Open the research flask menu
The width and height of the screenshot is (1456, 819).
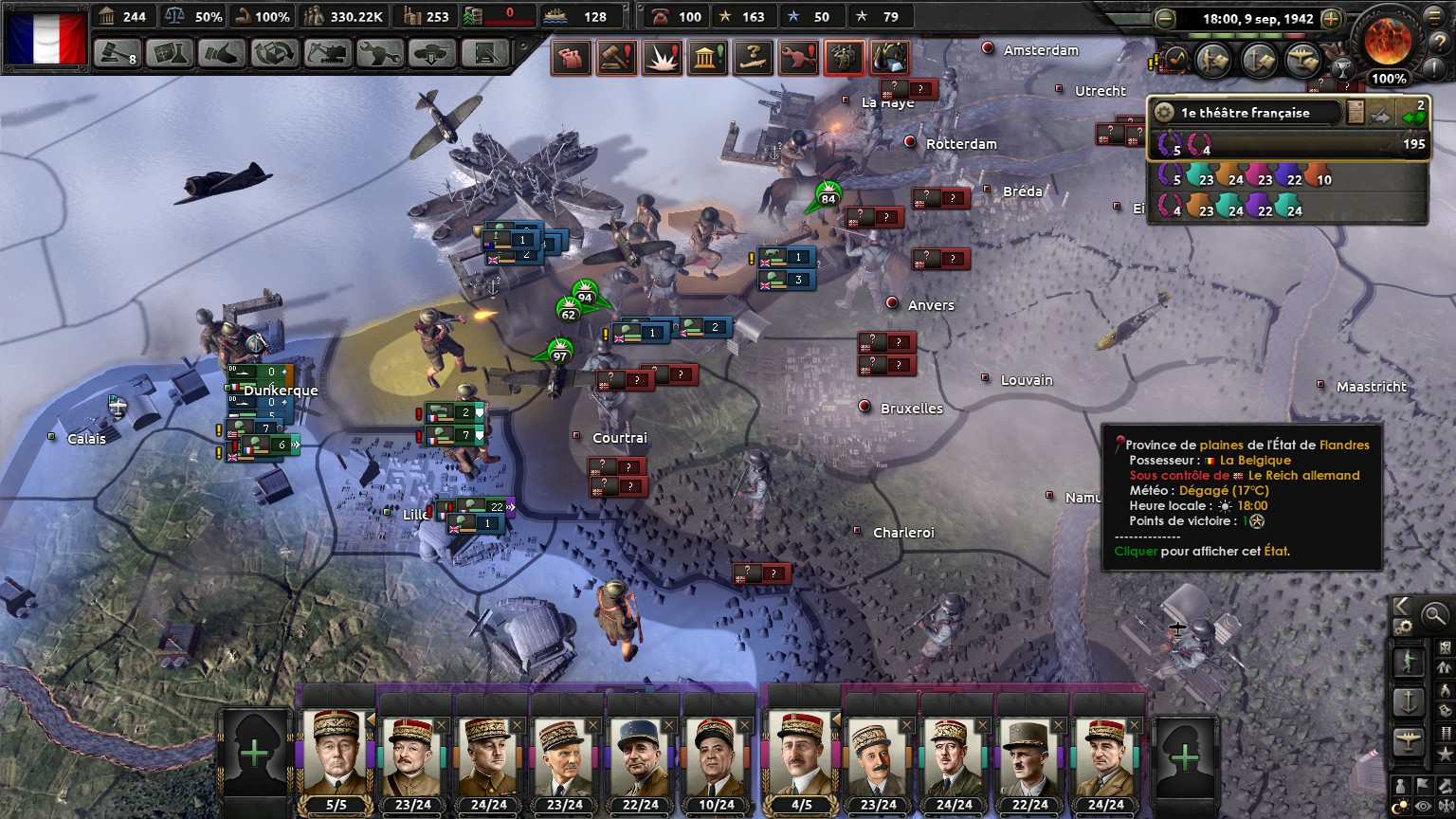pos(171,53)
